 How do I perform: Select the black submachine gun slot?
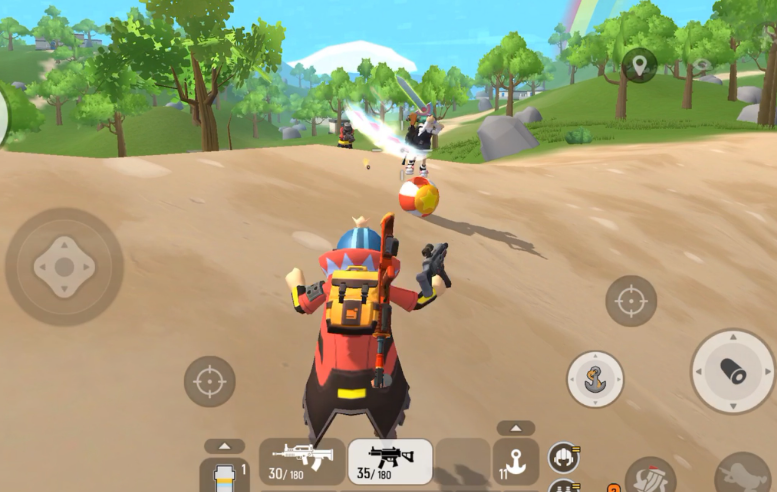(390, 461)
